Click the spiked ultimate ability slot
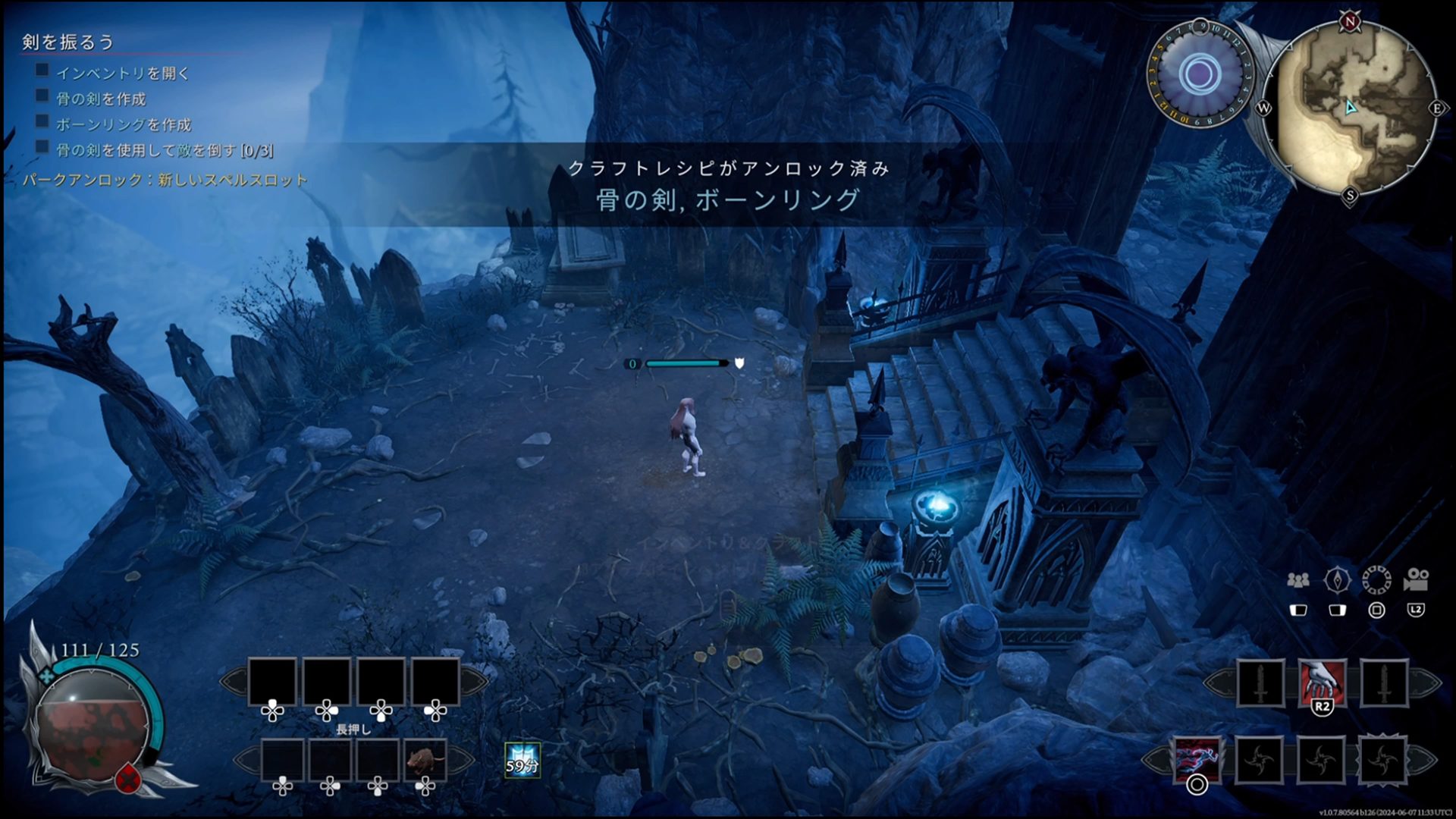 pyautogui.click(x=1382, y=759)
